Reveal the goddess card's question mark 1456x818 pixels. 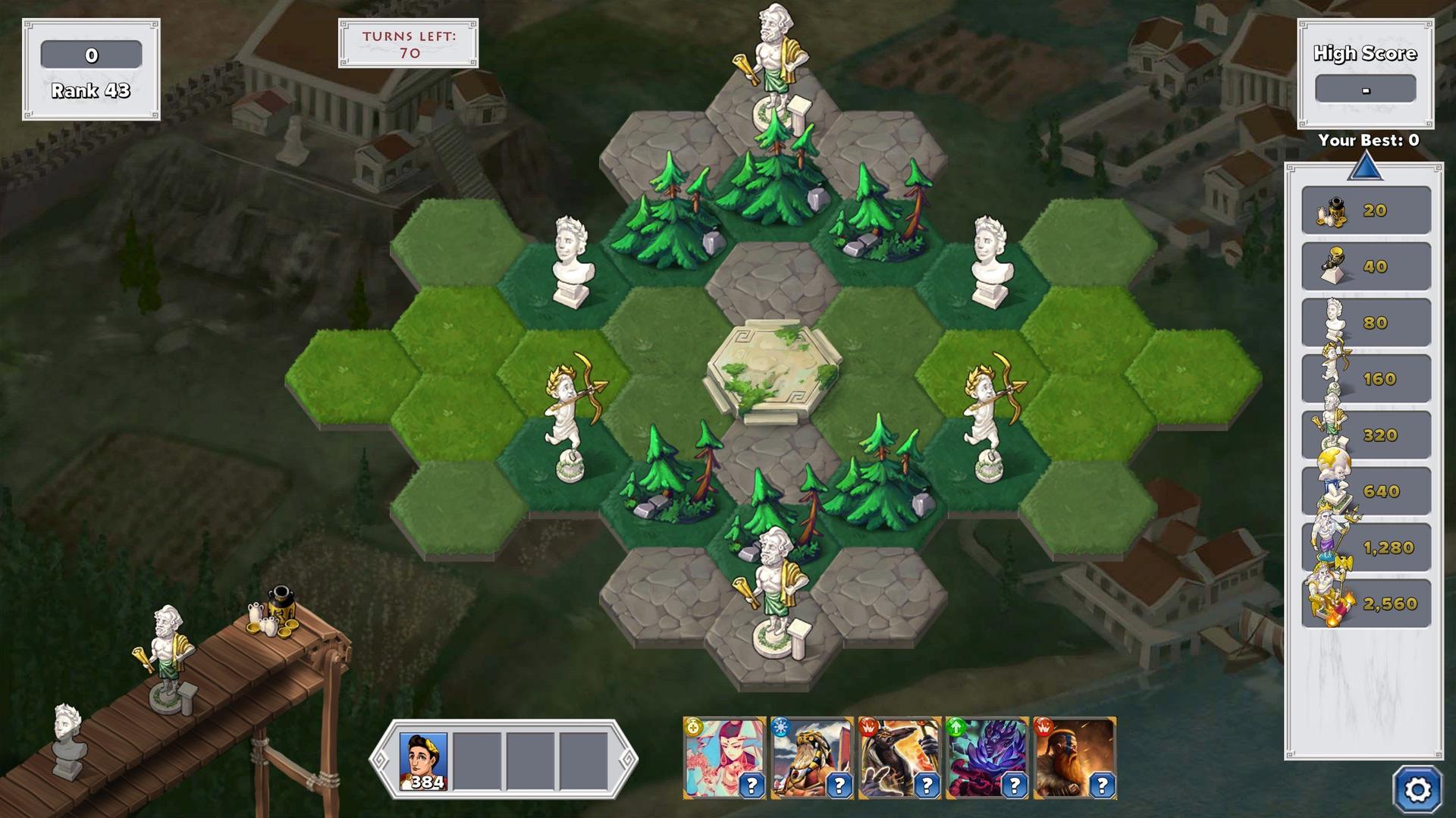pyautogui.click(x=751, y=785)
